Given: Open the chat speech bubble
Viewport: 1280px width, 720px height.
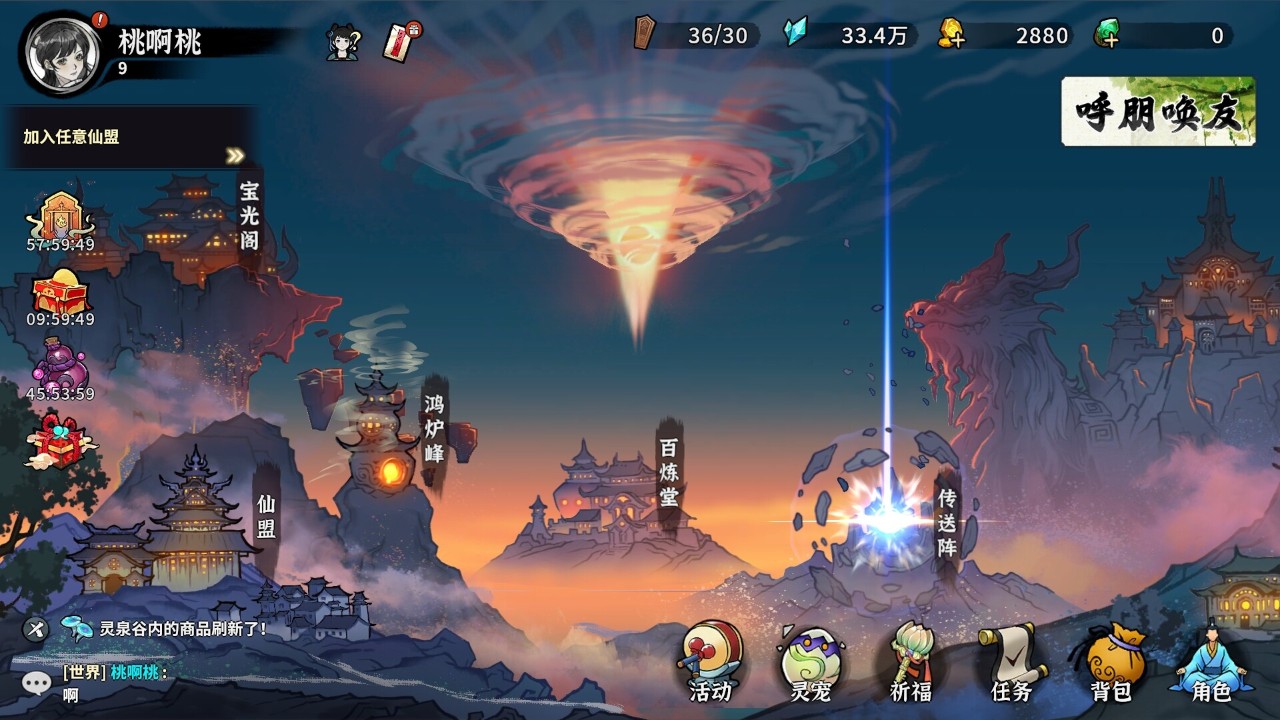Looking at the screenshot, I should click(x=37, y=683).
